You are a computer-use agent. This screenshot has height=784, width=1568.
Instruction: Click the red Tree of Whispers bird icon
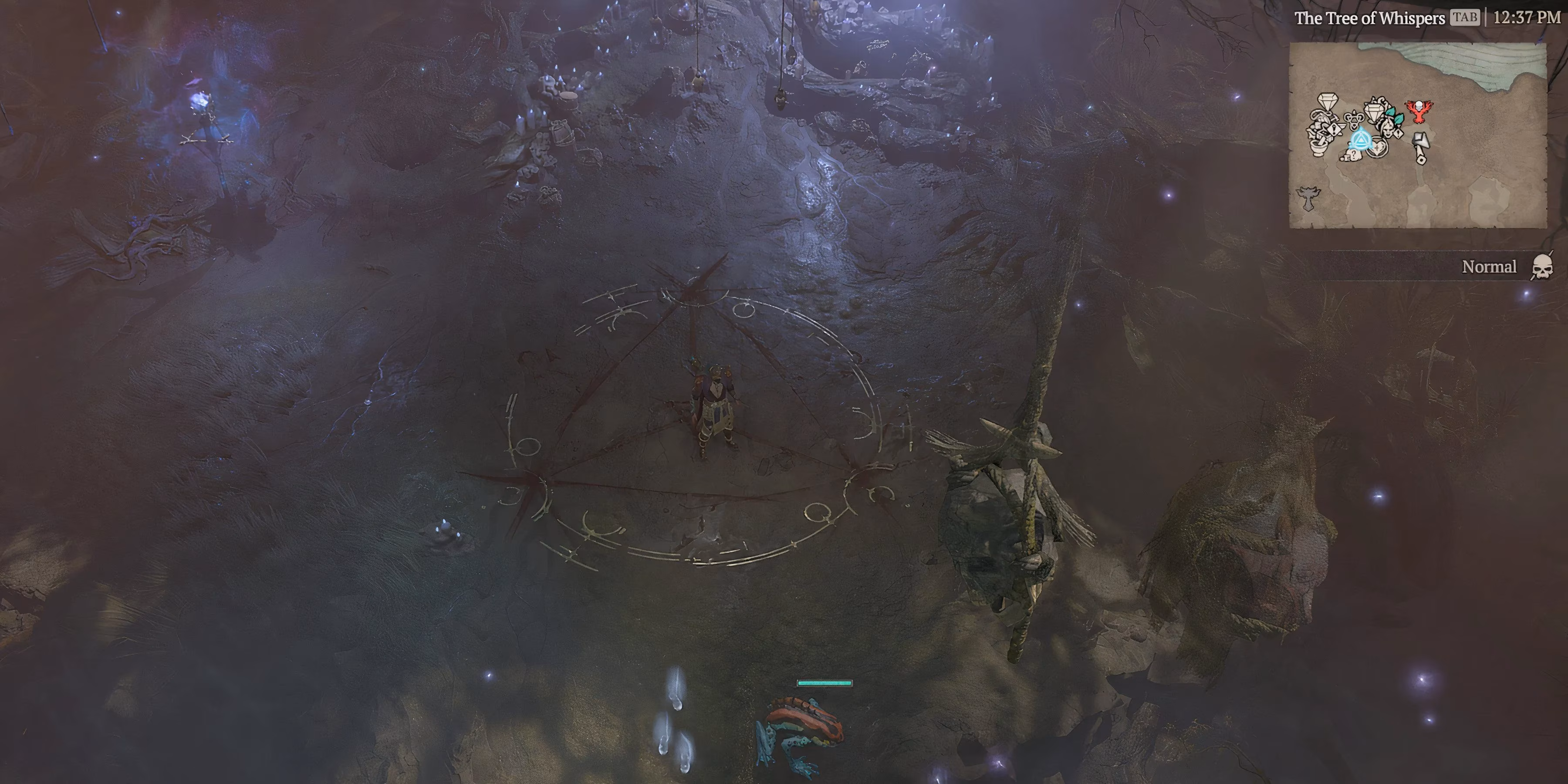point(1419,111)
